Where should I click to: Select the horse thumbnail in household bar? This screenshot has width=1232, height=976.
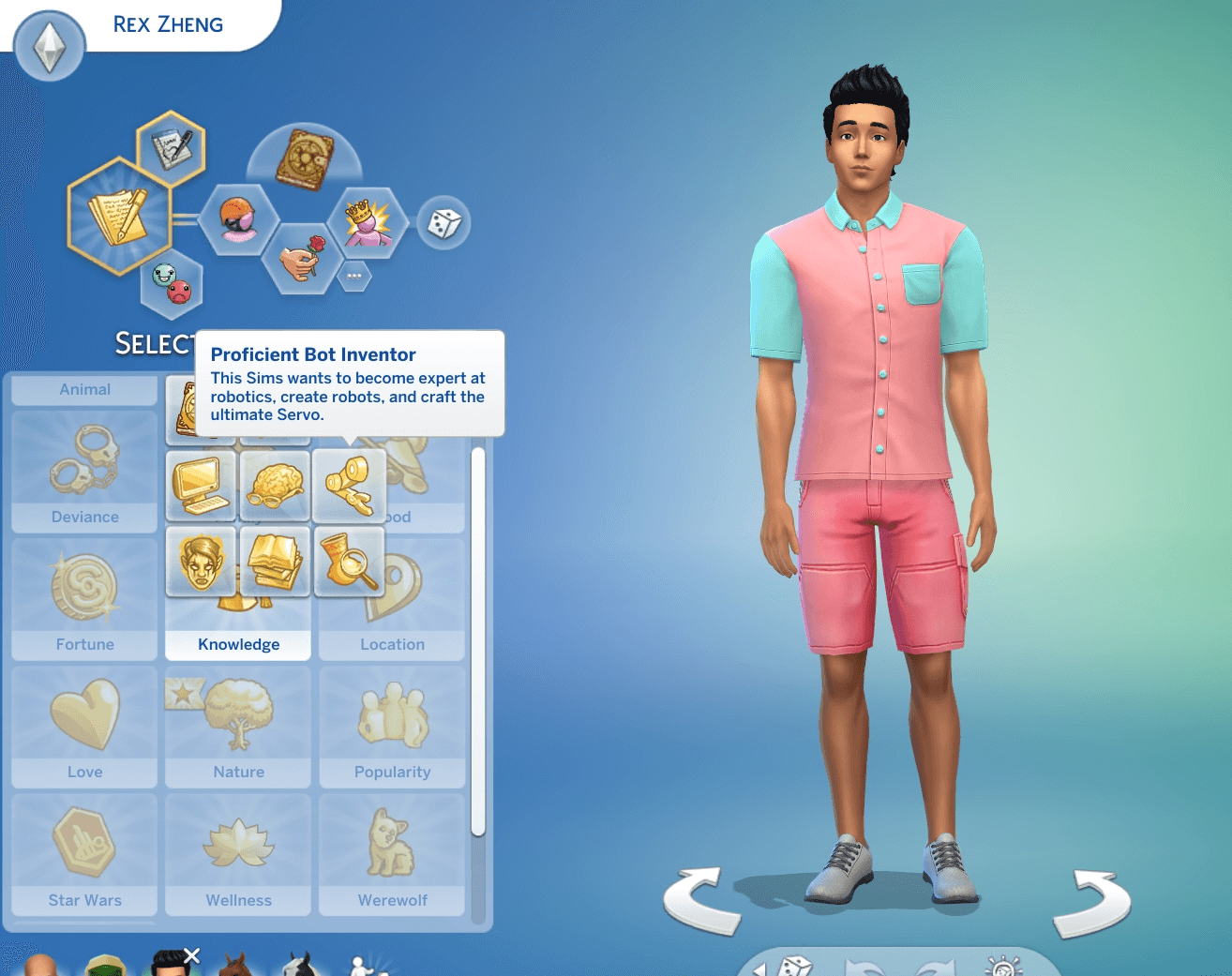coord(234,966)
